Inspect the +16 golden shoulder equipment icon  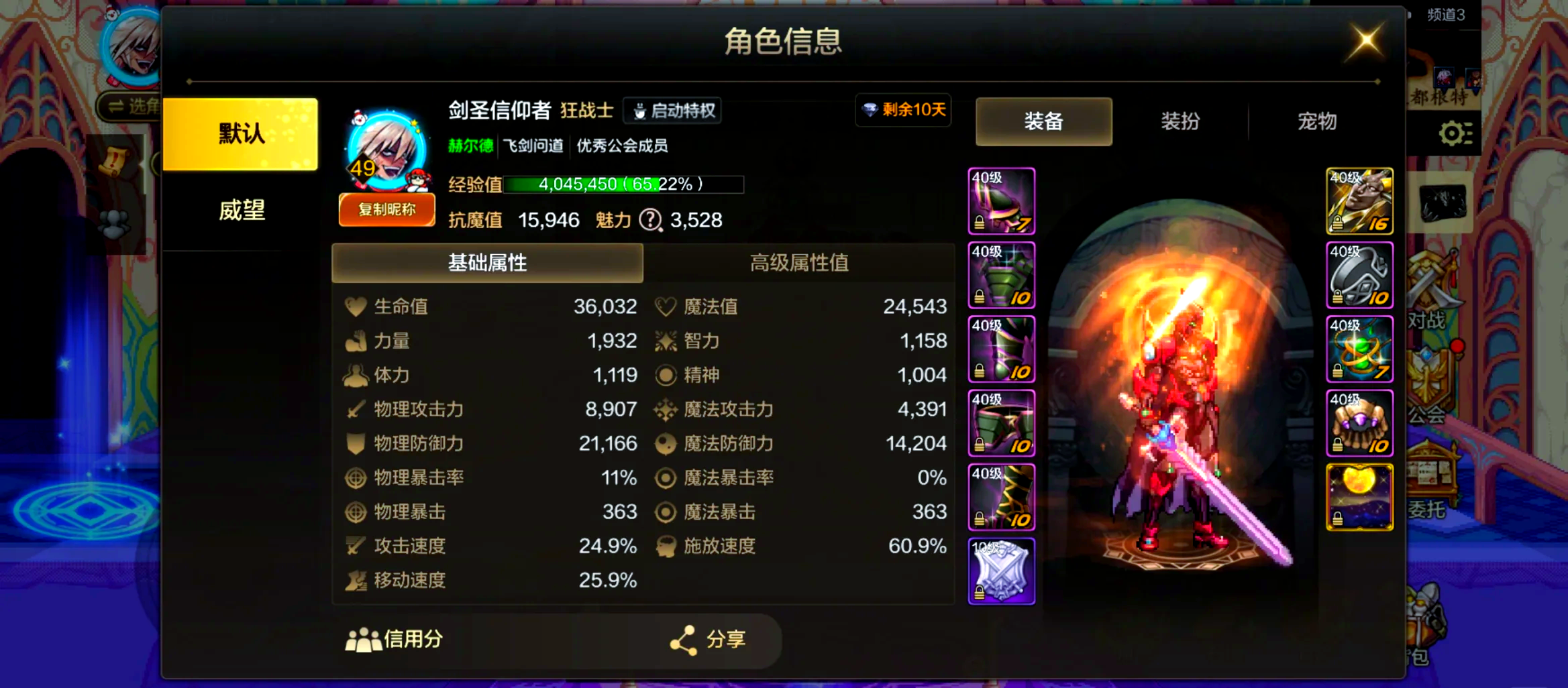1359,201
